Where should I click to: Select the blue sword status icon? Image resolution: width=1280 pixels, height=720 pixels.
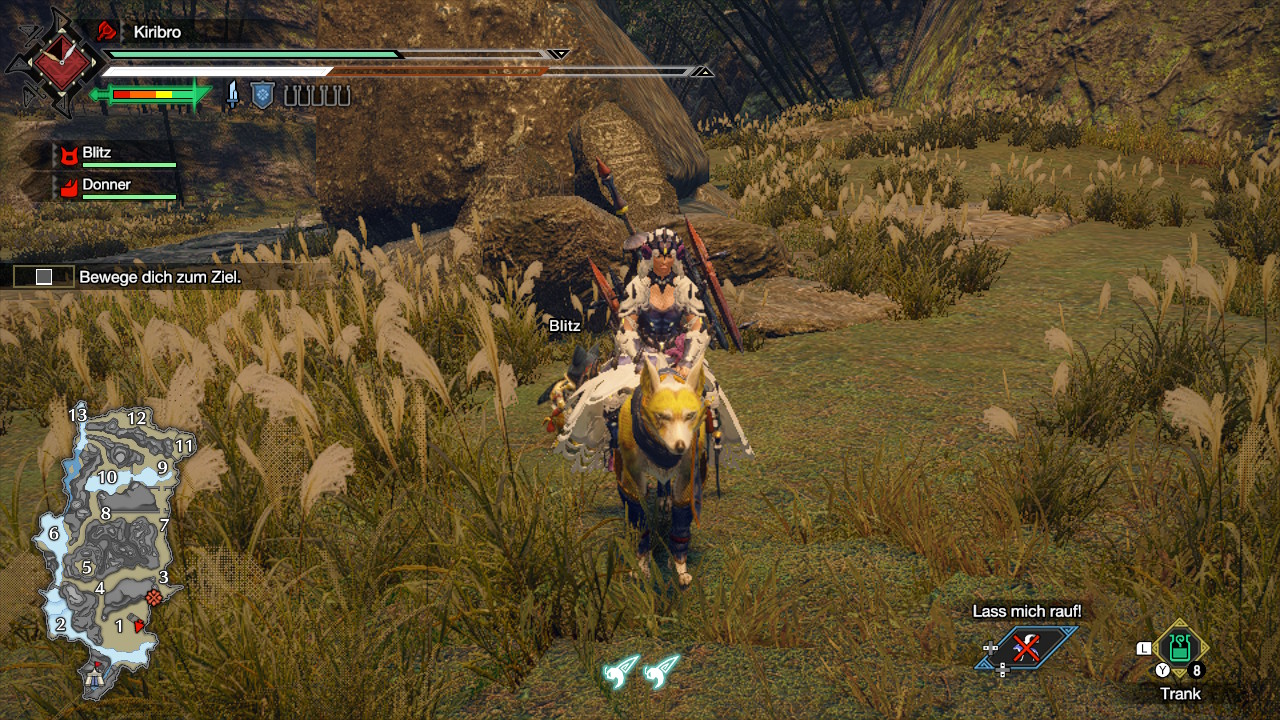[233, 95]
